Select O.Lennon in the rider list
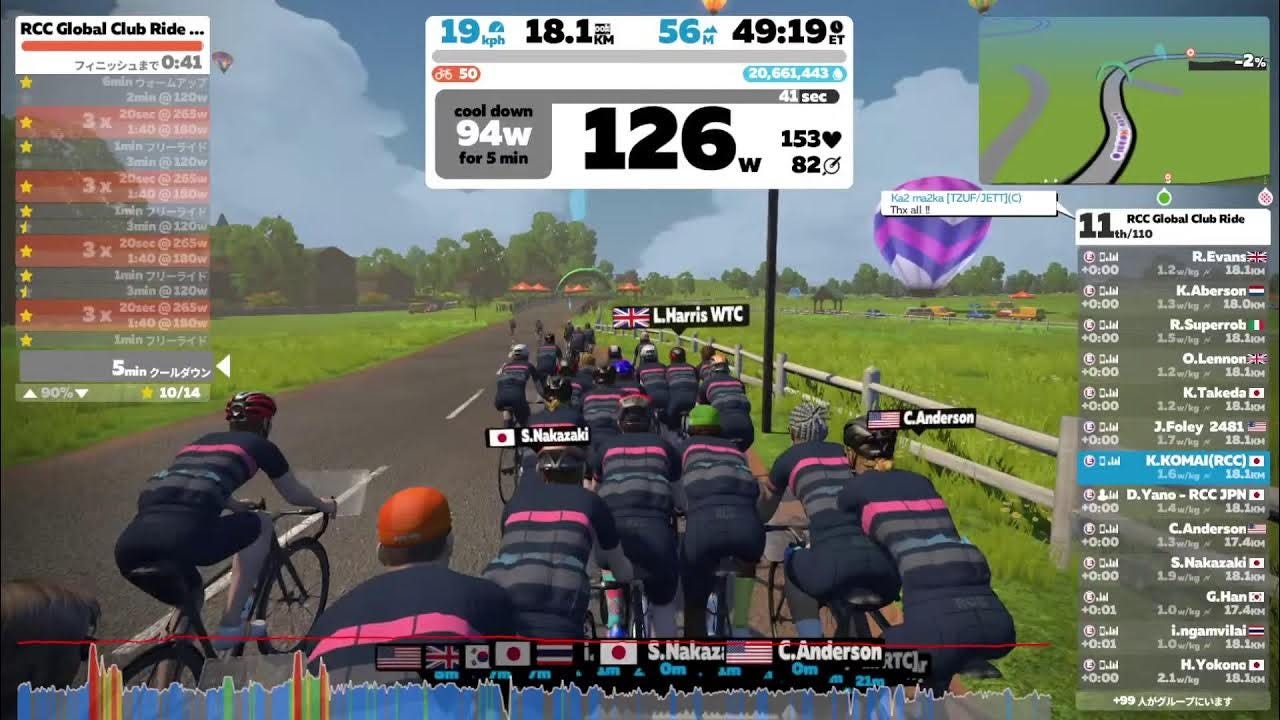This screenshot has width=1280, height=720. point(1173,365)
